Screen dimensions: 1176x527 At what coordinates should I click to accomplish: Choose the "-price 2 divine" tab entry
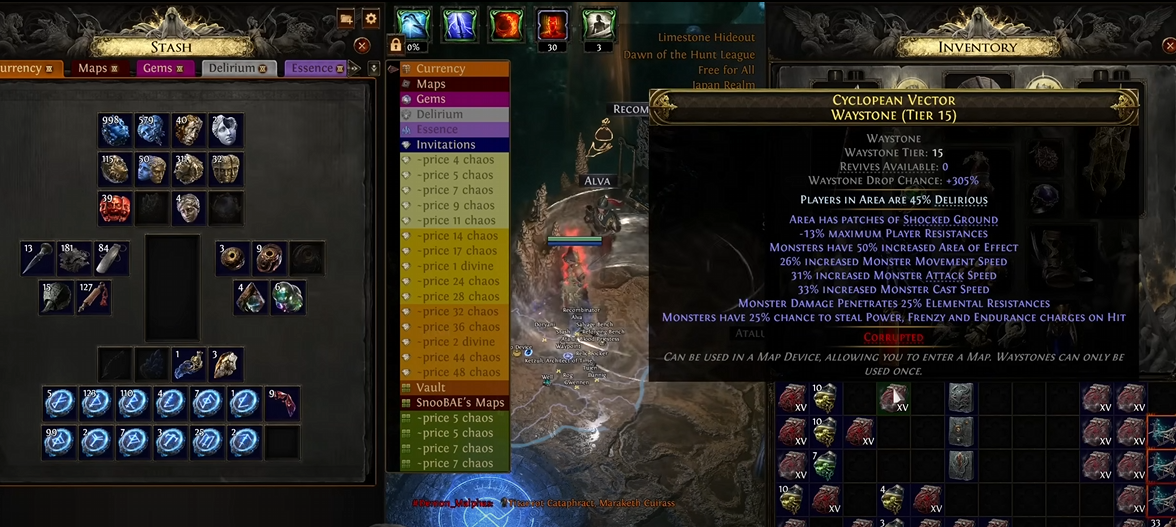457,342
